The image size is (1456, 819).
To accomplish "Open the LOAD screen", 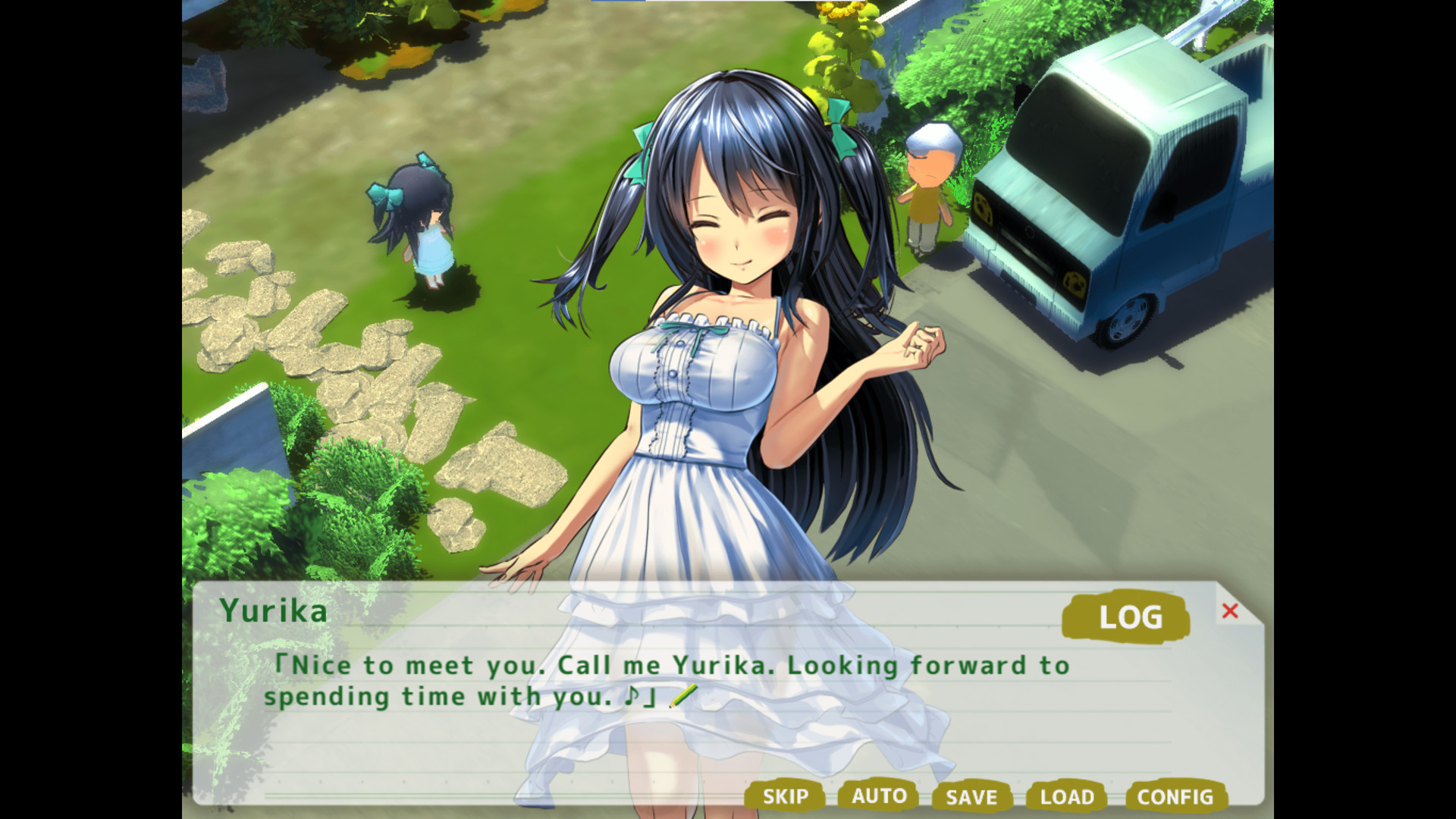I will pyautogui.click(x=1067, y=797).
